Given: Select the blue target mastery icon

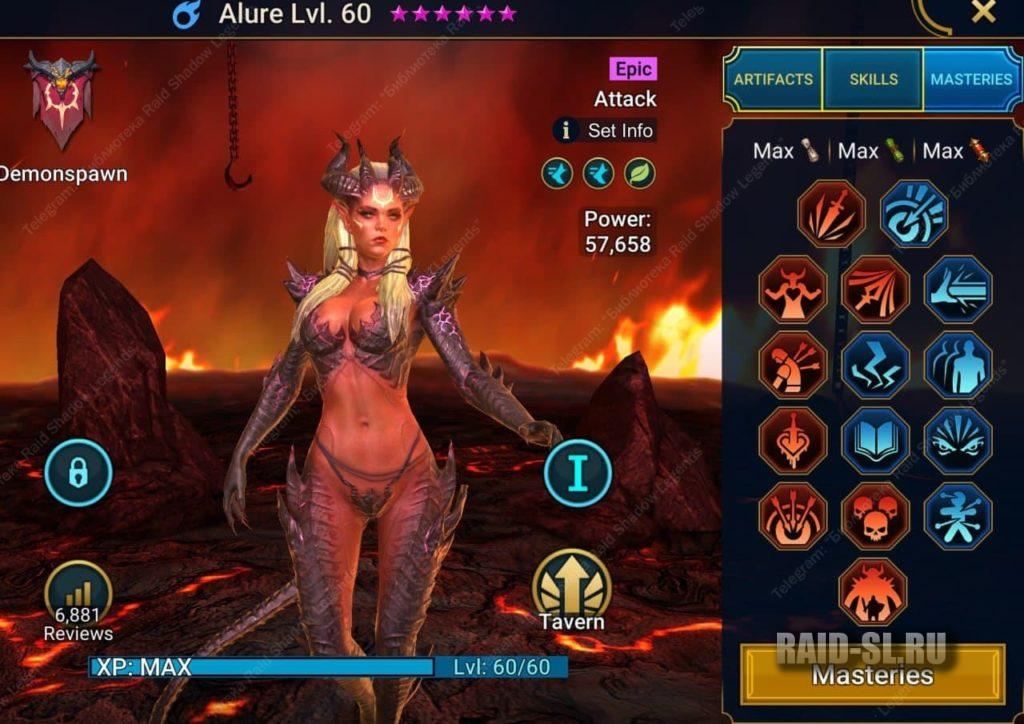Looking at the screenshot, I should tap(914, 214).
